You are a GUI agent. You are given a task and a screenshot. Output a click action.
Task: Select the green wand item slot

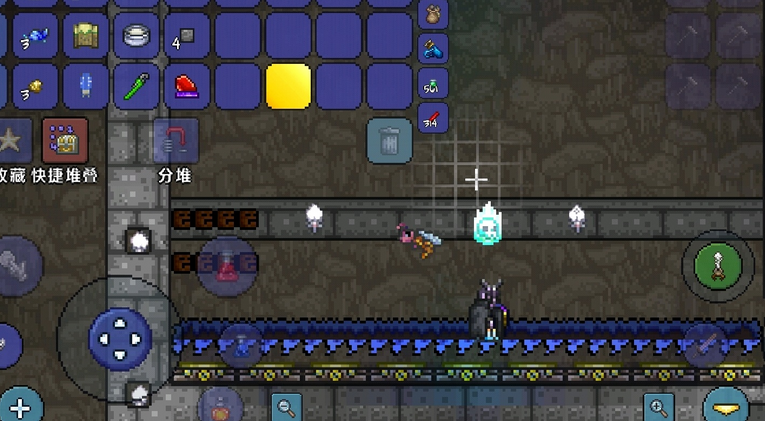coord(137,86)
